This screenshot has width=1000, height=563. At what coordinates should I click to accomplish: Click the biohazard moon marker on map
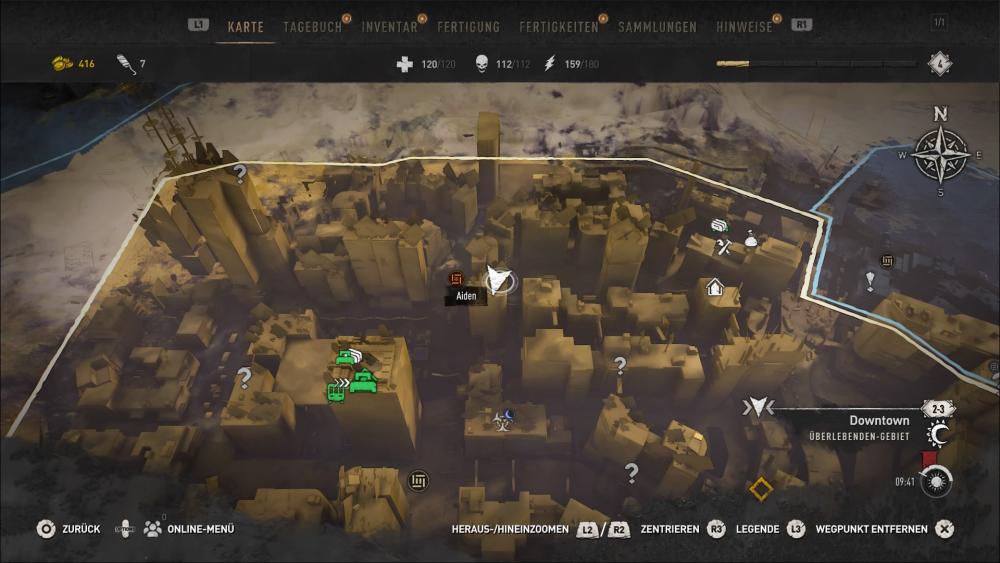502,417
